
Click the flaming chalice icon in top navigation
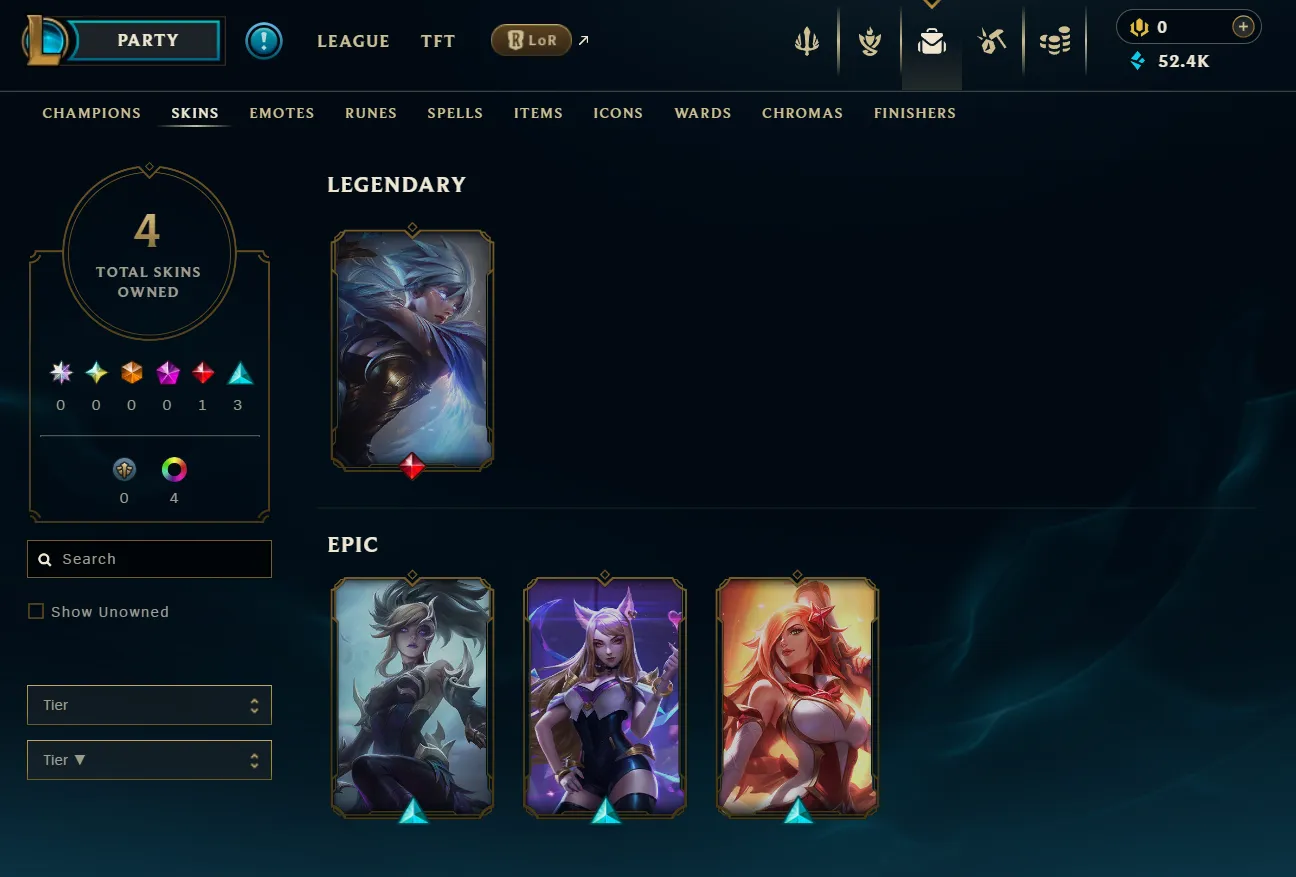[869, 40]
